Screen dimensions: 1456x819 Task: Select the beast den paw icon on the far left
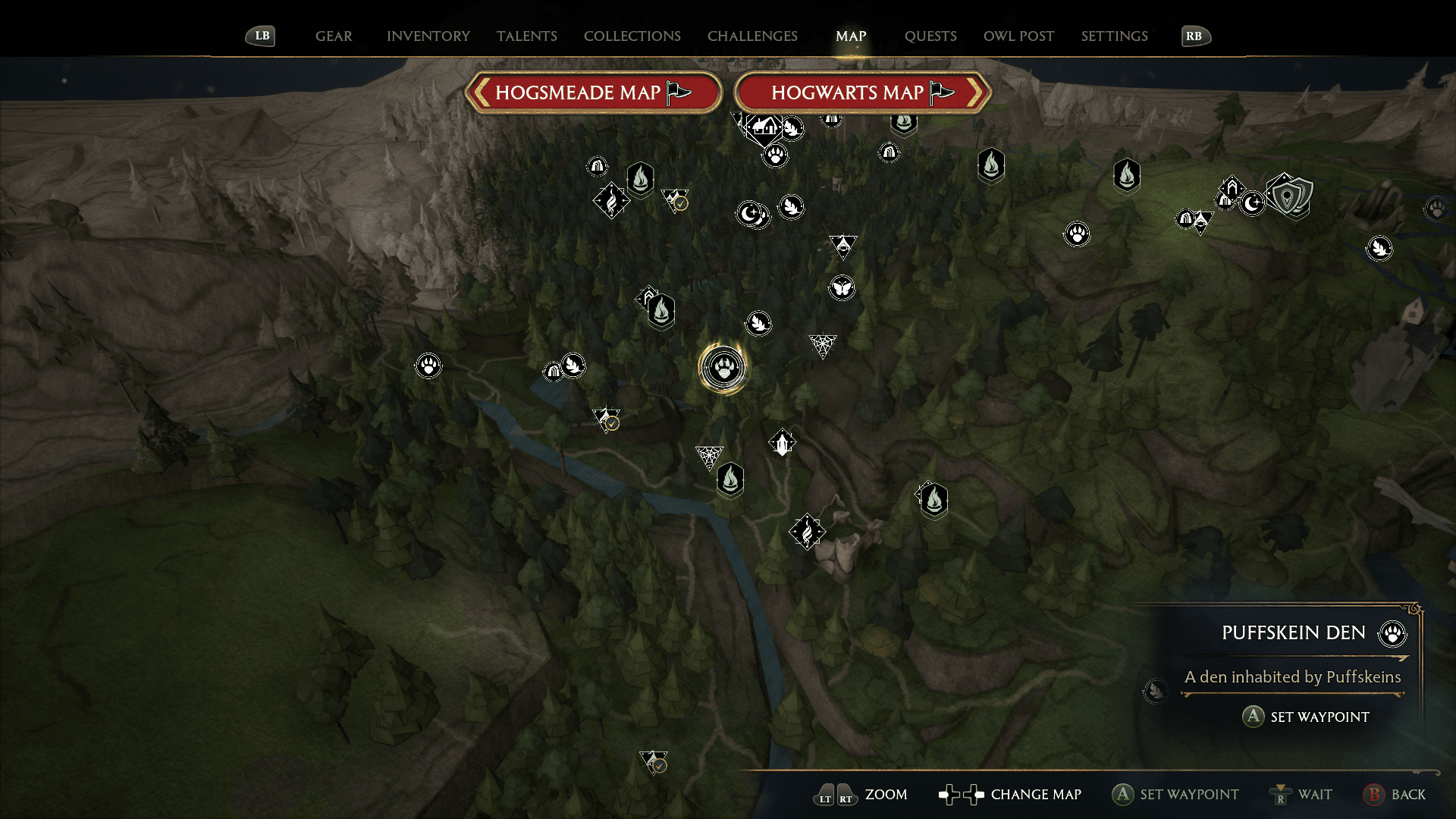(x=427, y=365)
